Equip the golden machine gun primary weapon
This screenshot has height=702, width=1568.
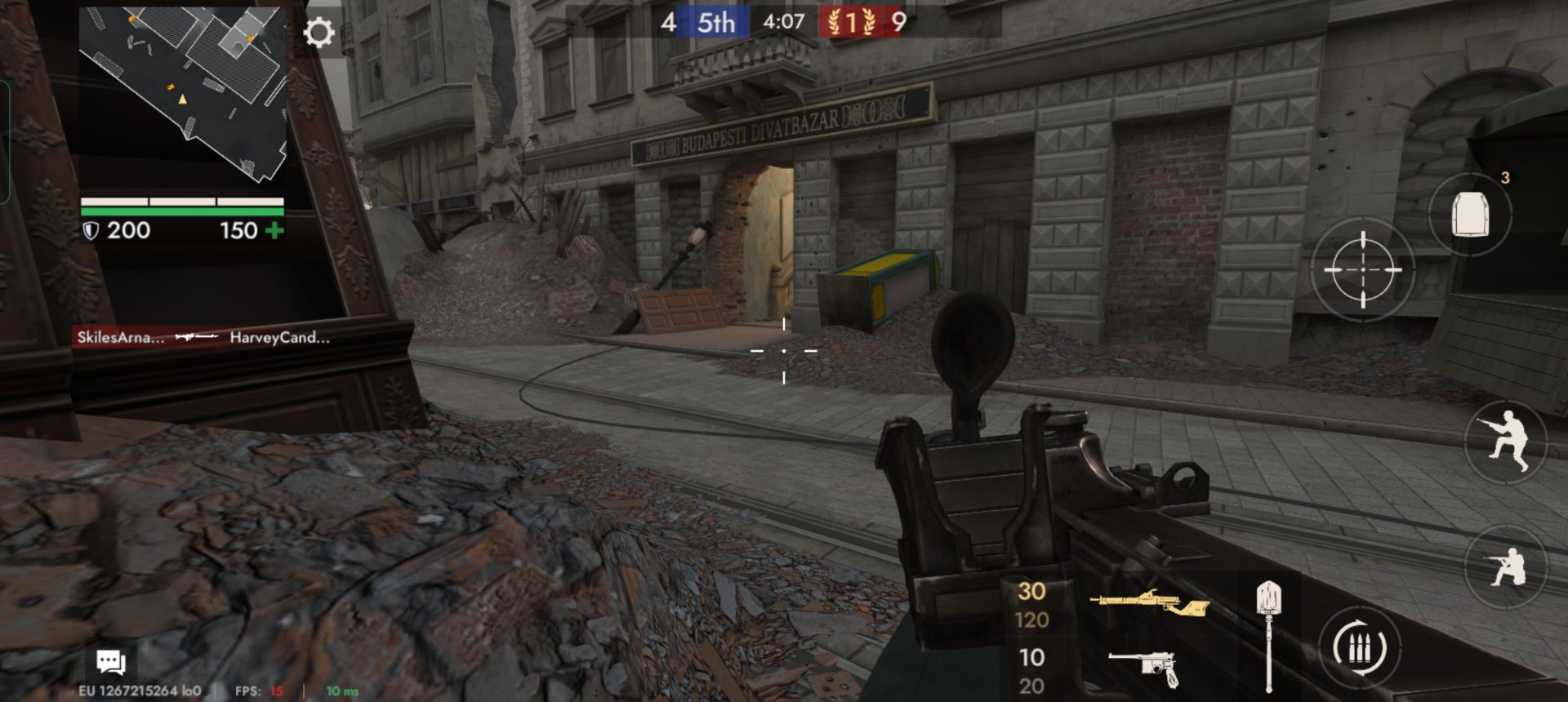pyautogui.click(x=1148, y=604)
